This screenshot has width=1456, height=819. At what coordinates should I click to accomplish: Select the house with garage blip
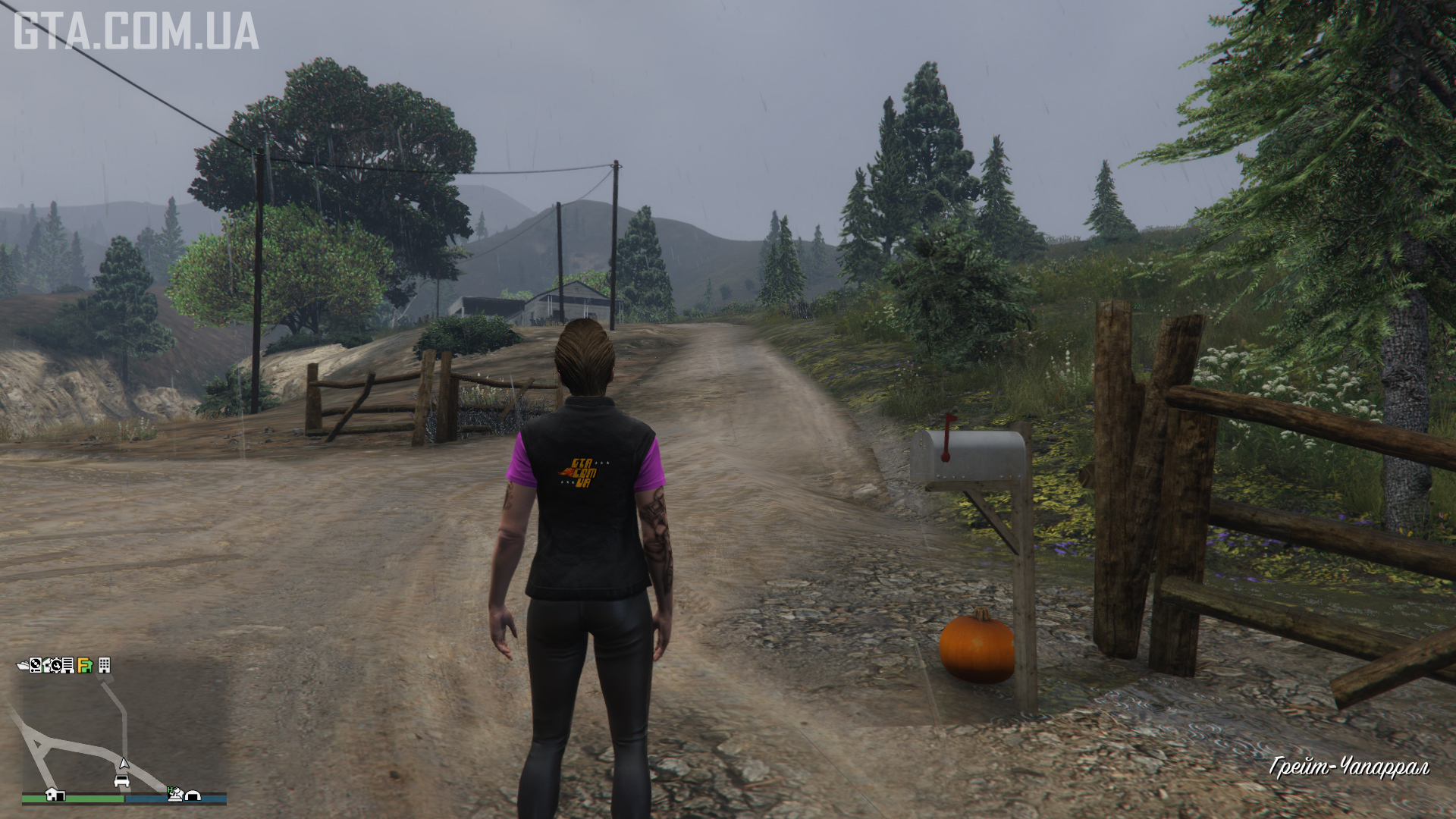pos(55,794)
